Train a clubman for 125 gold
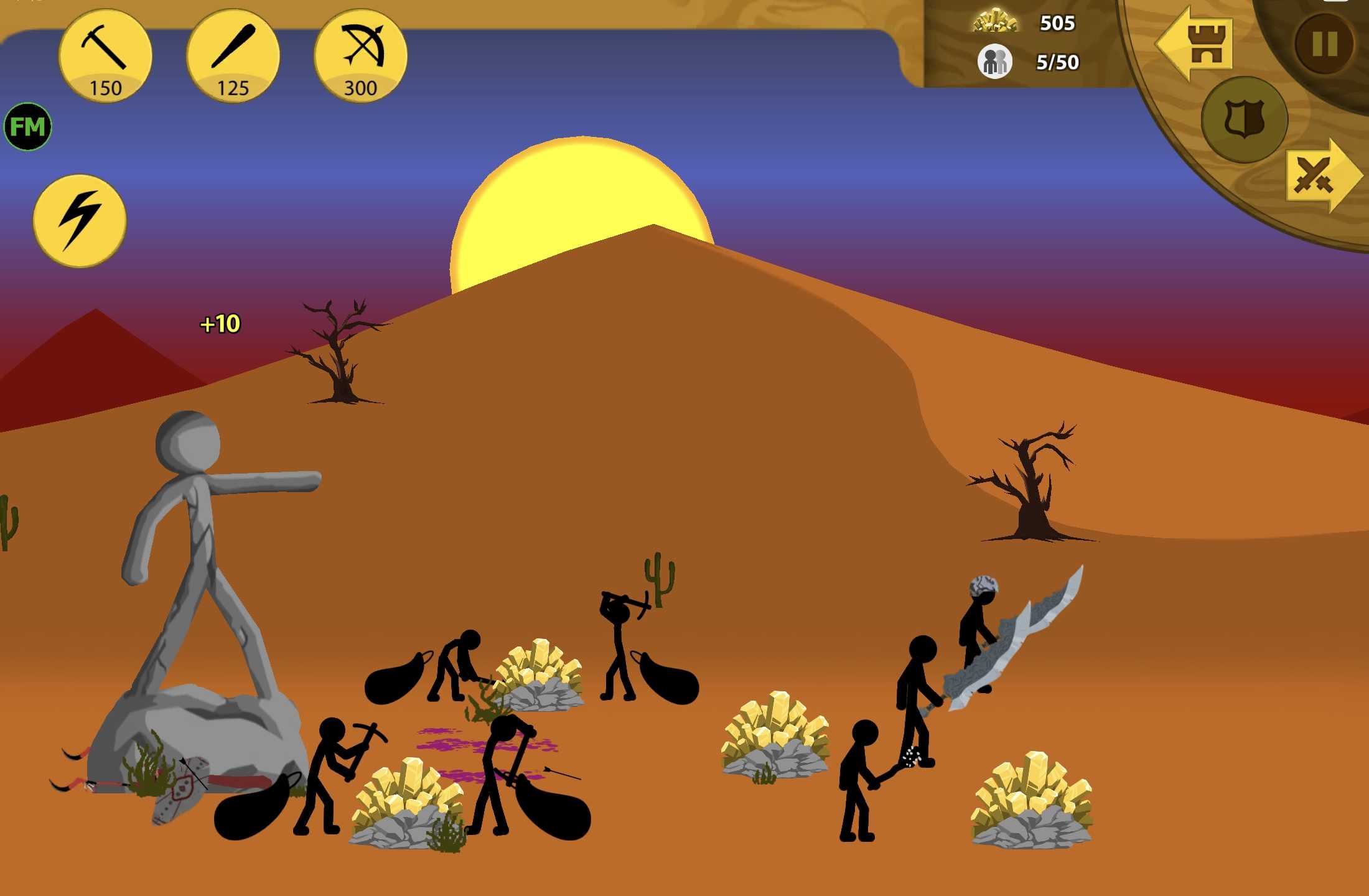This screenshot has width=1369, height=896. [x=233, y=56]
